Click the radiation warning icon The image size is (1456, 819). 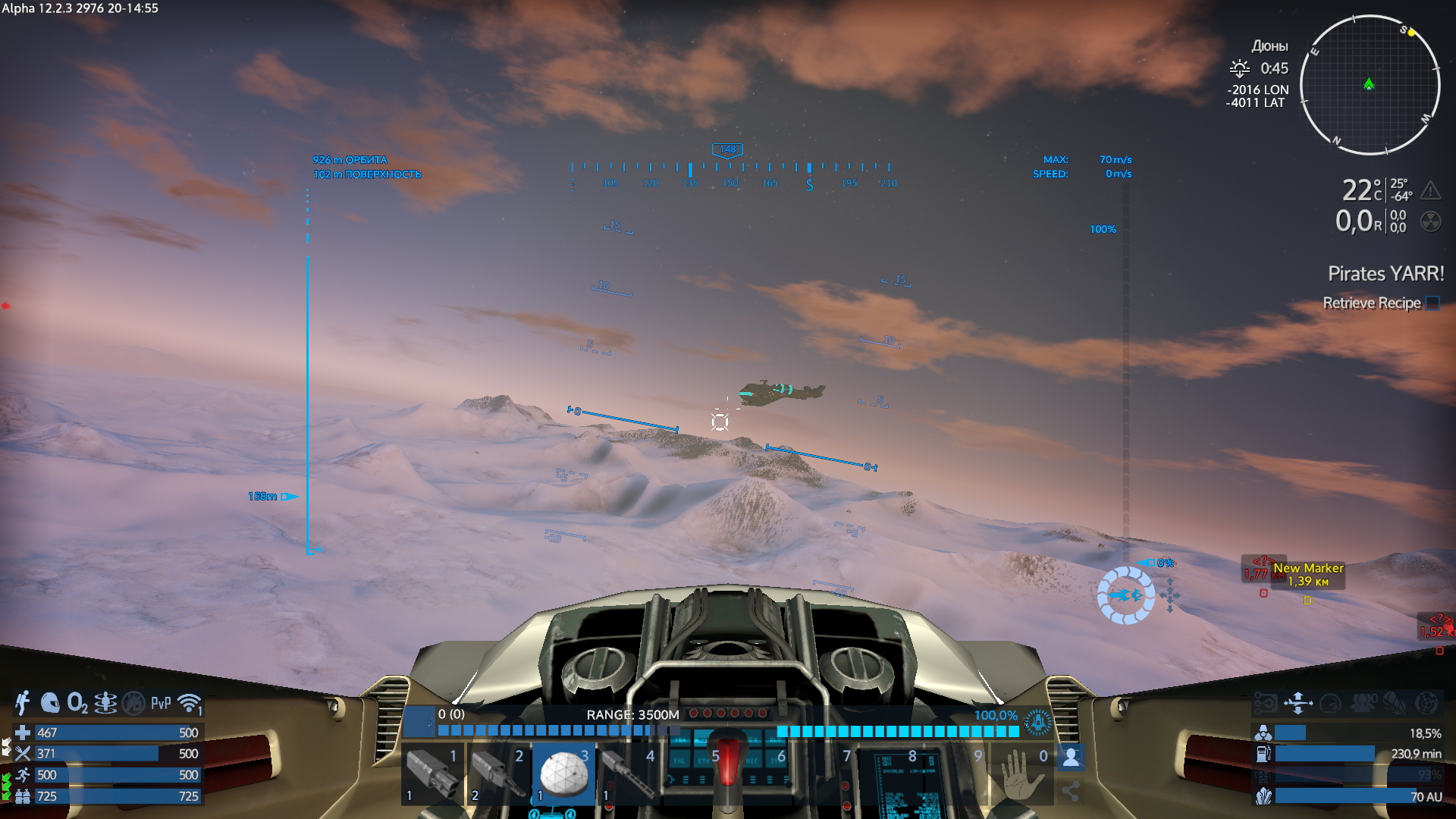[1430, 221]
